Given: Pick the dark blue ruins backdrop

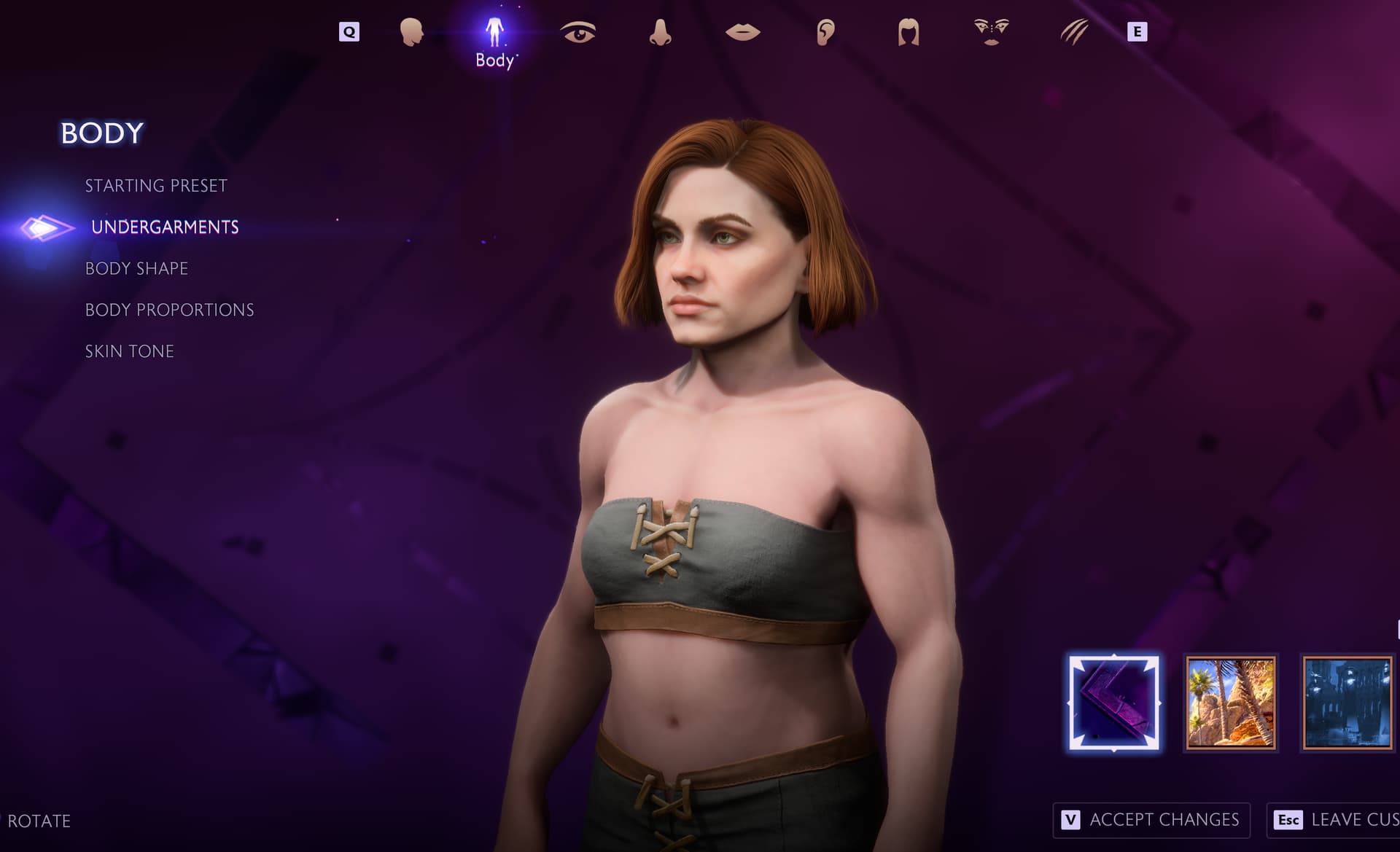Looking at the screenshot, I should click(1347, 703).
